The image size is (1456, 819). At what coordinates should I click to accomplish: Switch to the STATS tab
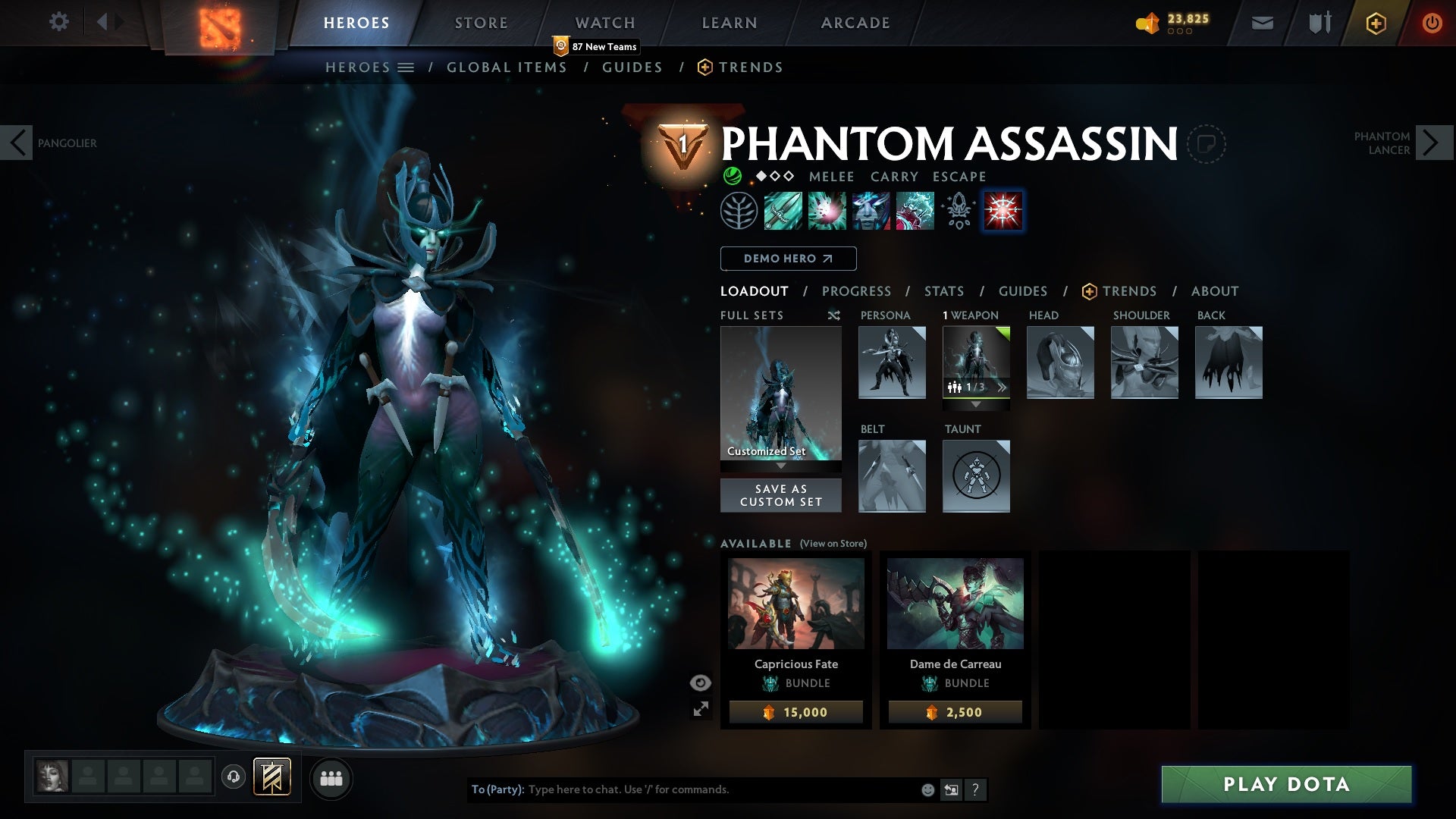pos(943,291)
